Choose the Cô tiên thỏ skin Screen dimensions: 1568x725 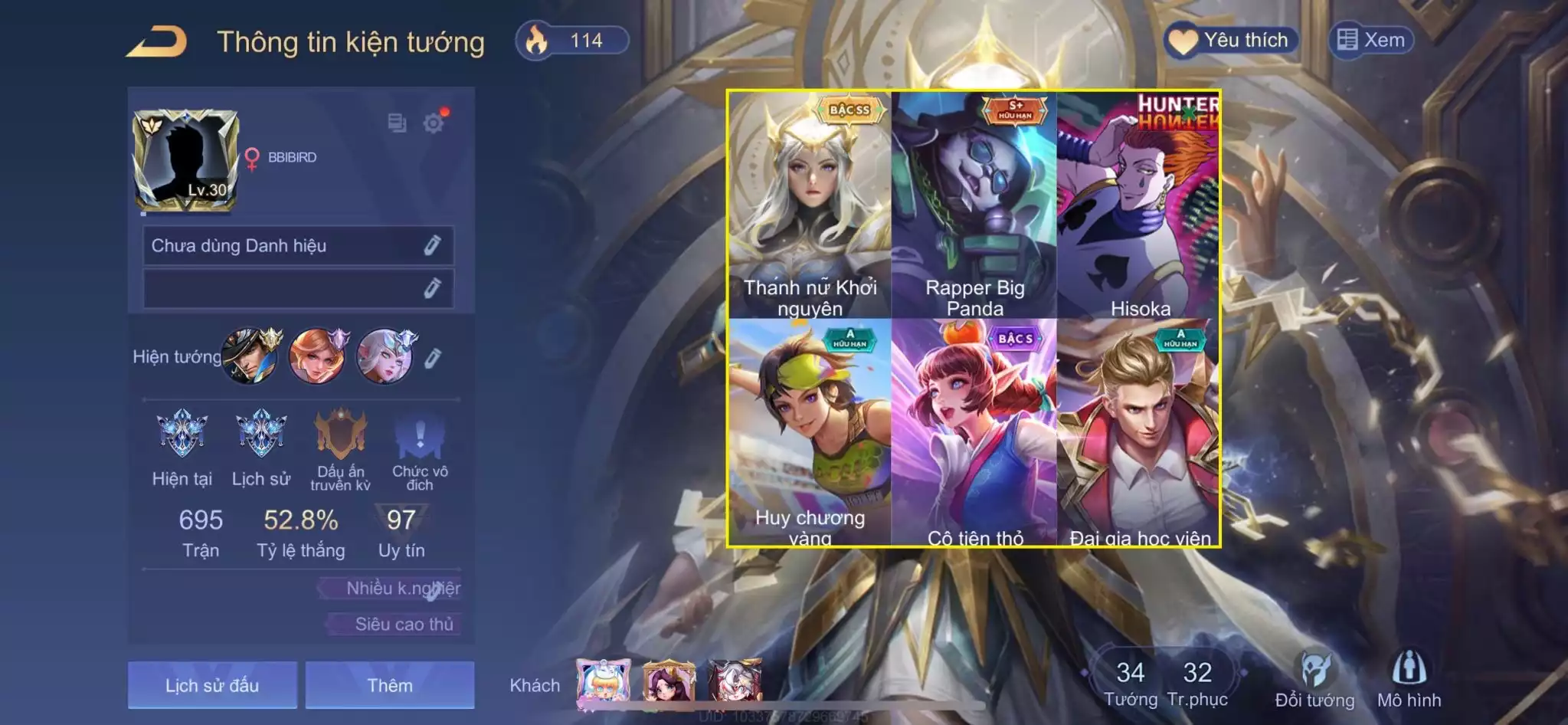pyautogui.click(x=974, y=431)
